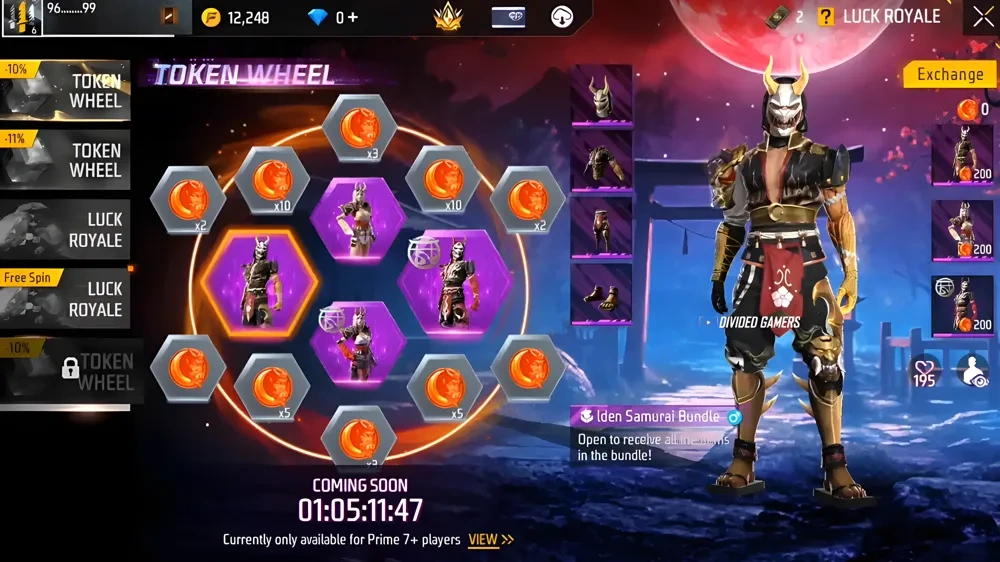
Task: Like the bundle using the heart icon
Action: pyautogui.click(x=924, y=368)
